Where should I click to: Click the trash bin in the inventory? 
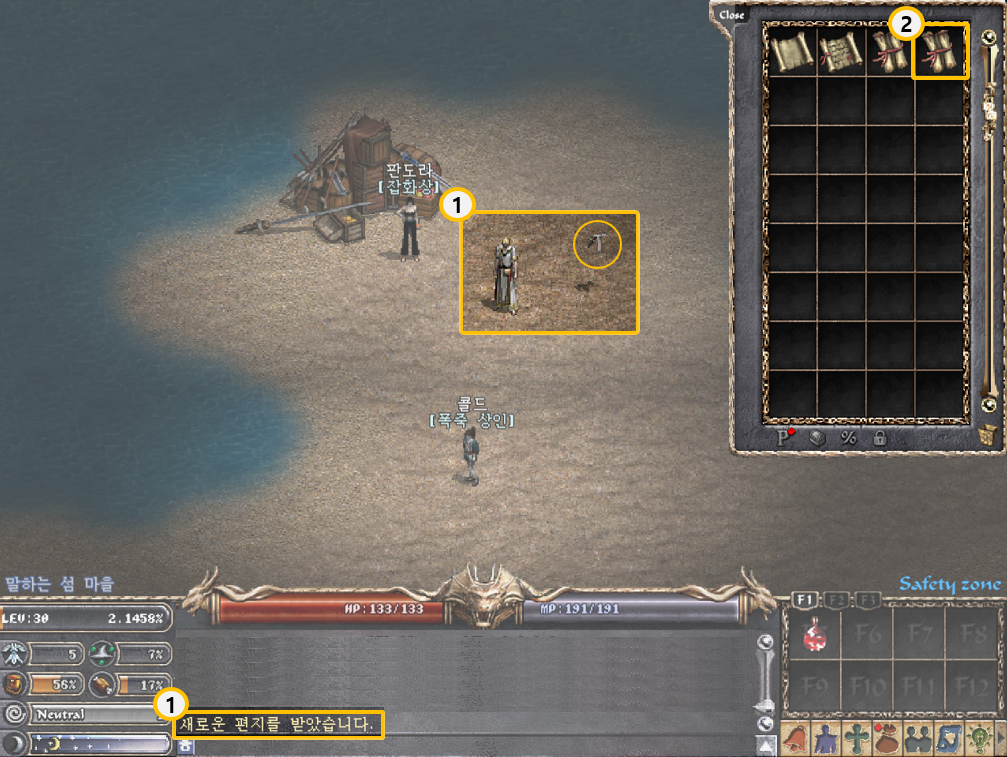click(x=987, y=436)
